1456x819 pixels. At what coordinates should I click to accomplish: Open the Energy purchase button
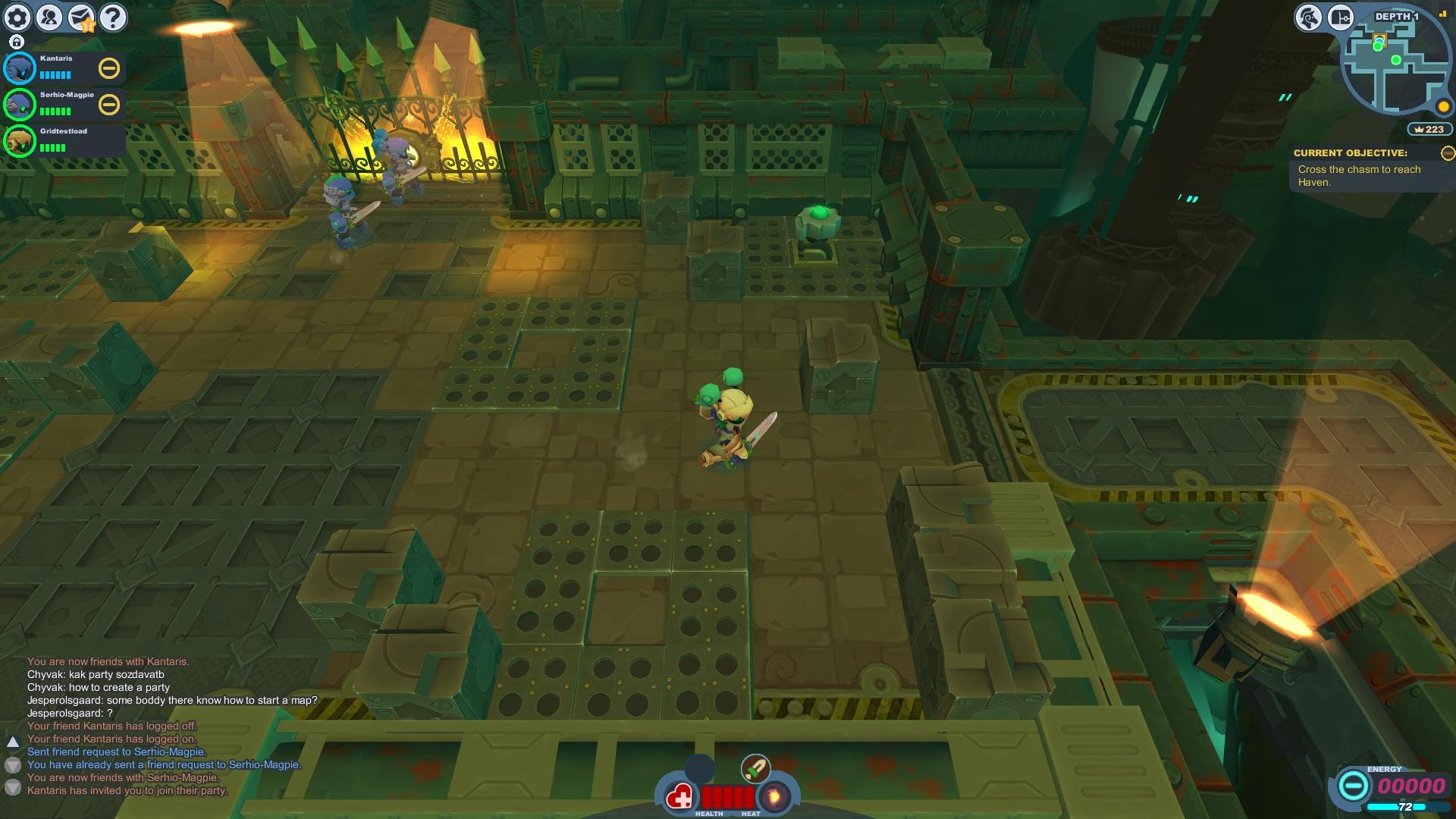[1352, 786]
